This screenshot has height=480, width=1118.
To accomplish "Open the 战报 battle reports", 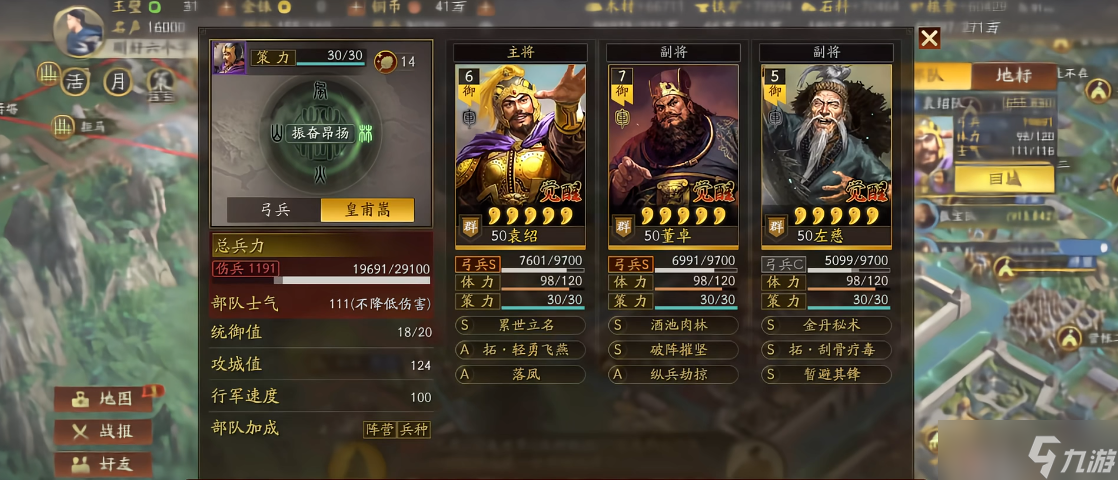I will [103, 432].
